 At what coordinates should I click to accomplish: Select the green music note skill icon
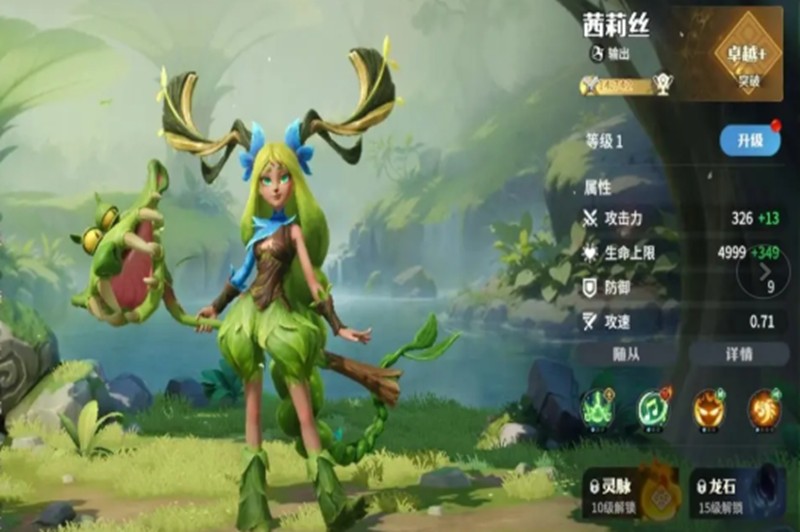click(653, 406)
